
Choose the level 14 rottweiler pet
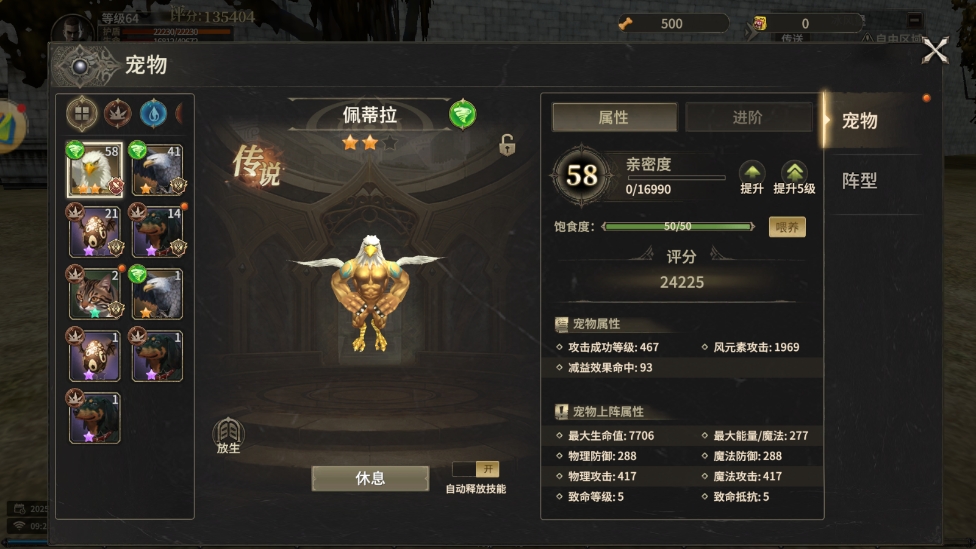(157, 231)
